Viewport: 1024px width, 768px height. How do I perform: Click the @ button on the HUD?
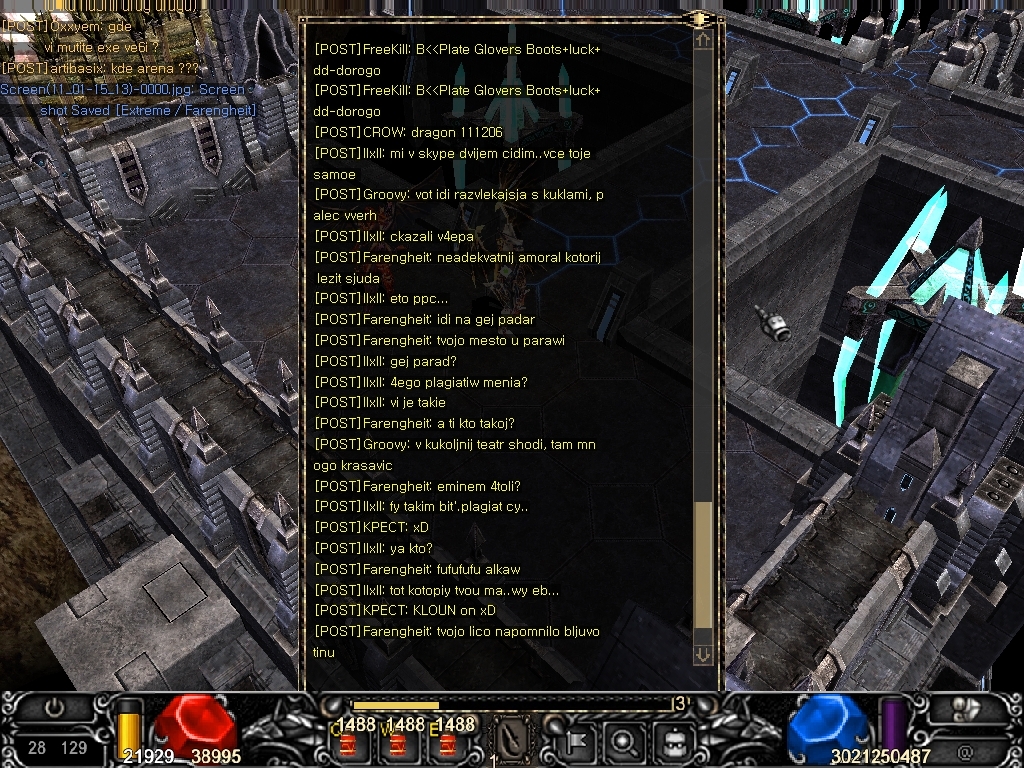point(965,748)
